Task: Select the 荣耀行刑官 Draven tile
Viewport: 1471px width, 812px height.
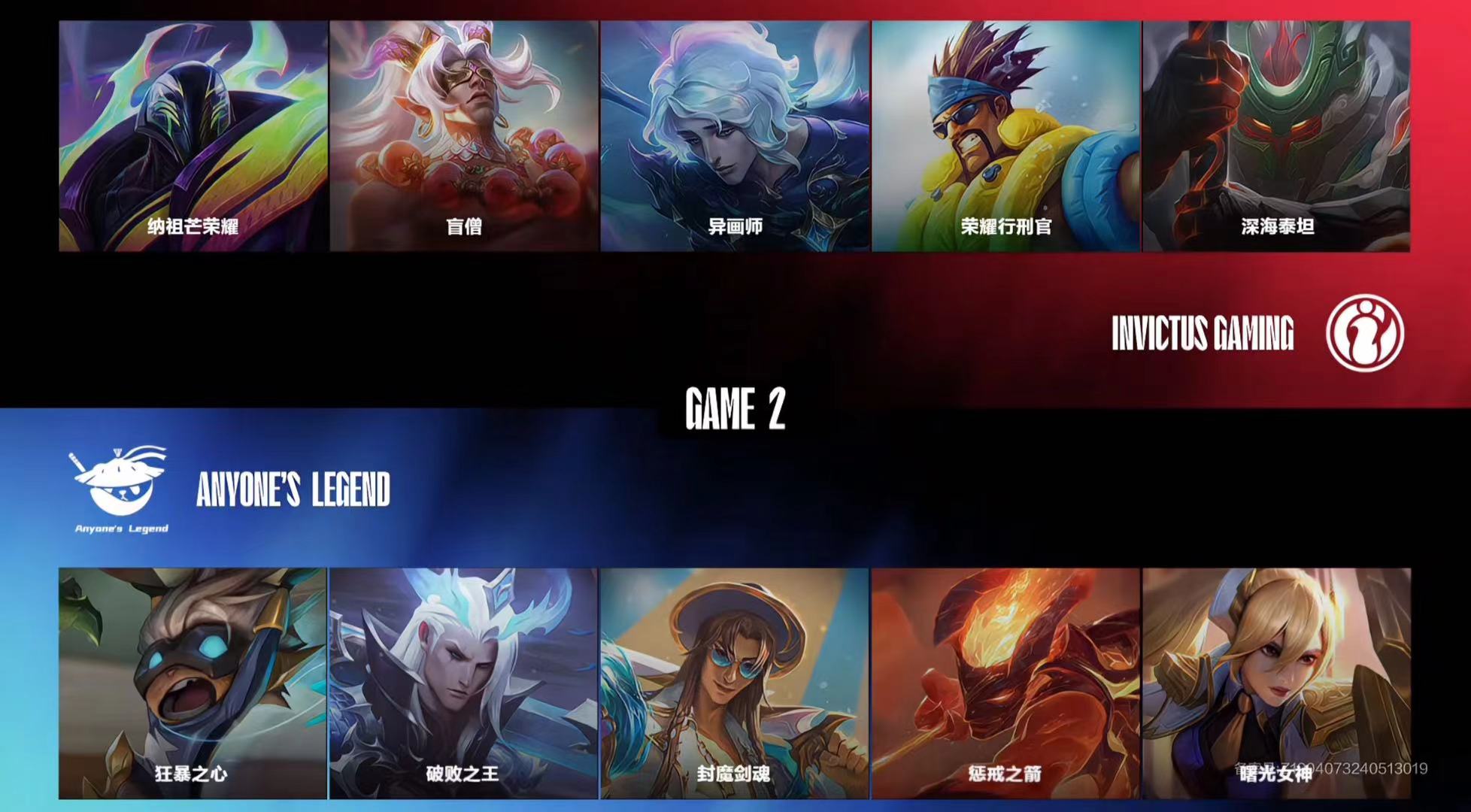Action: pos(1005,136)
